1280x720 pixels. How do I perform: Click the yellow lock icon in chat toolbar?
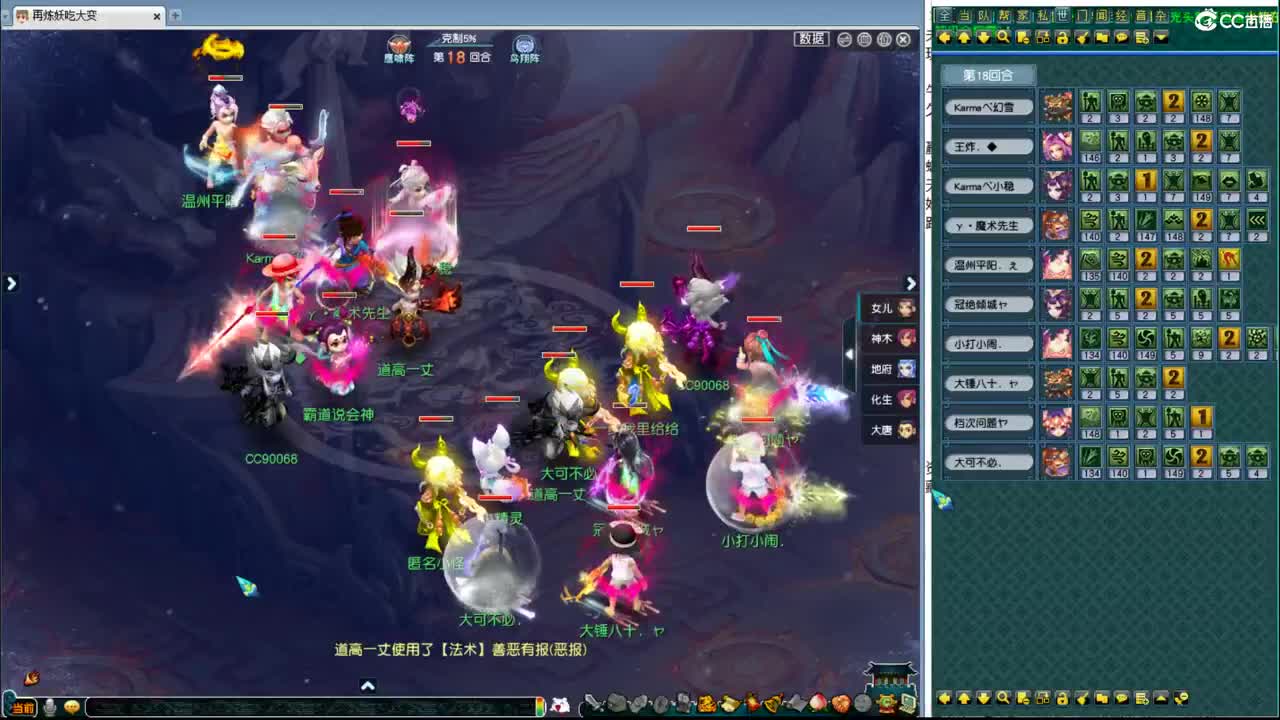click(x=1064, y=36)
